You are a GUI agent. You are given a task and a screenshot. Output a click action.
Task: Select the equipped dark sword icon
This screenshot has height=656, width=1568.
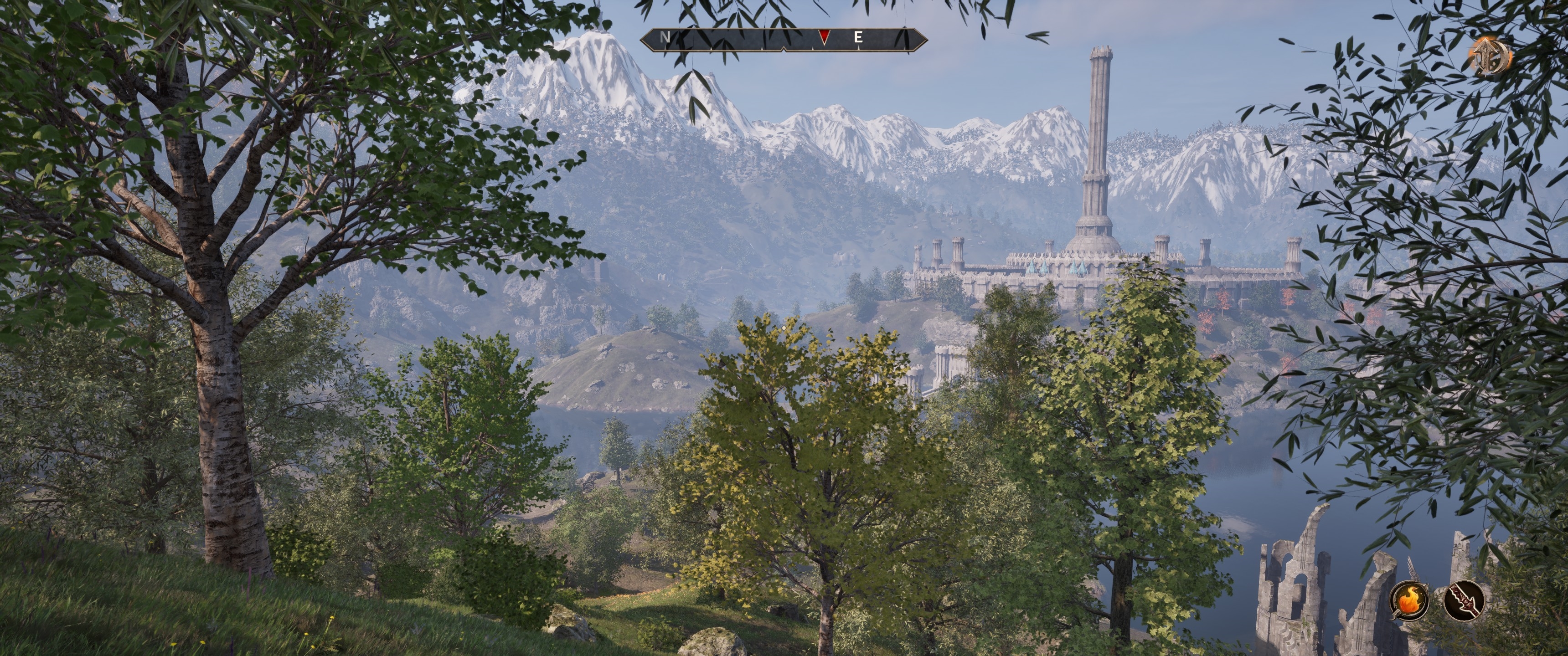click(x=1463, y=600)
